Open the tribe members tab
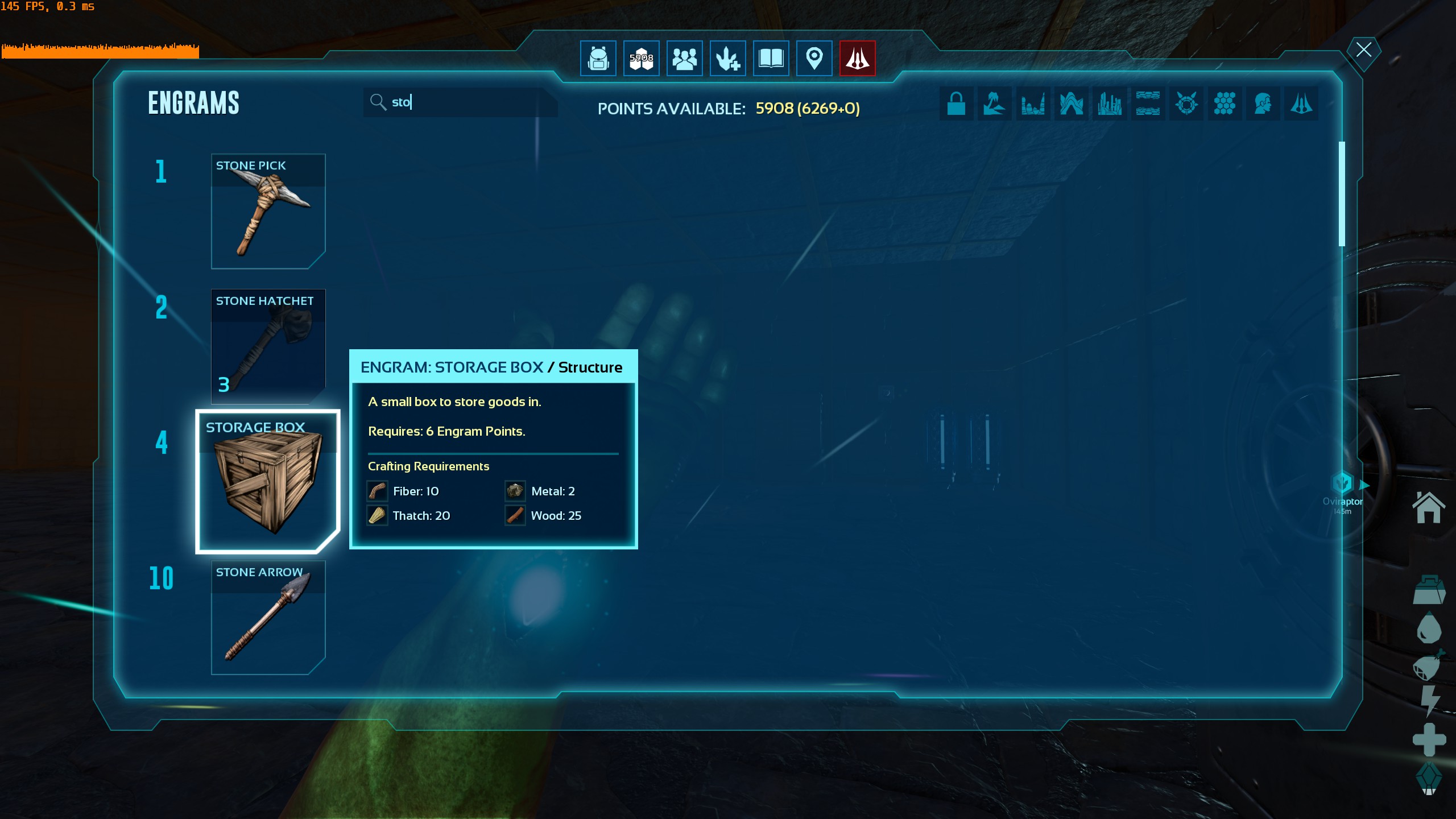The width and height of the screenshot is (1456, 819). coord(685,59)
